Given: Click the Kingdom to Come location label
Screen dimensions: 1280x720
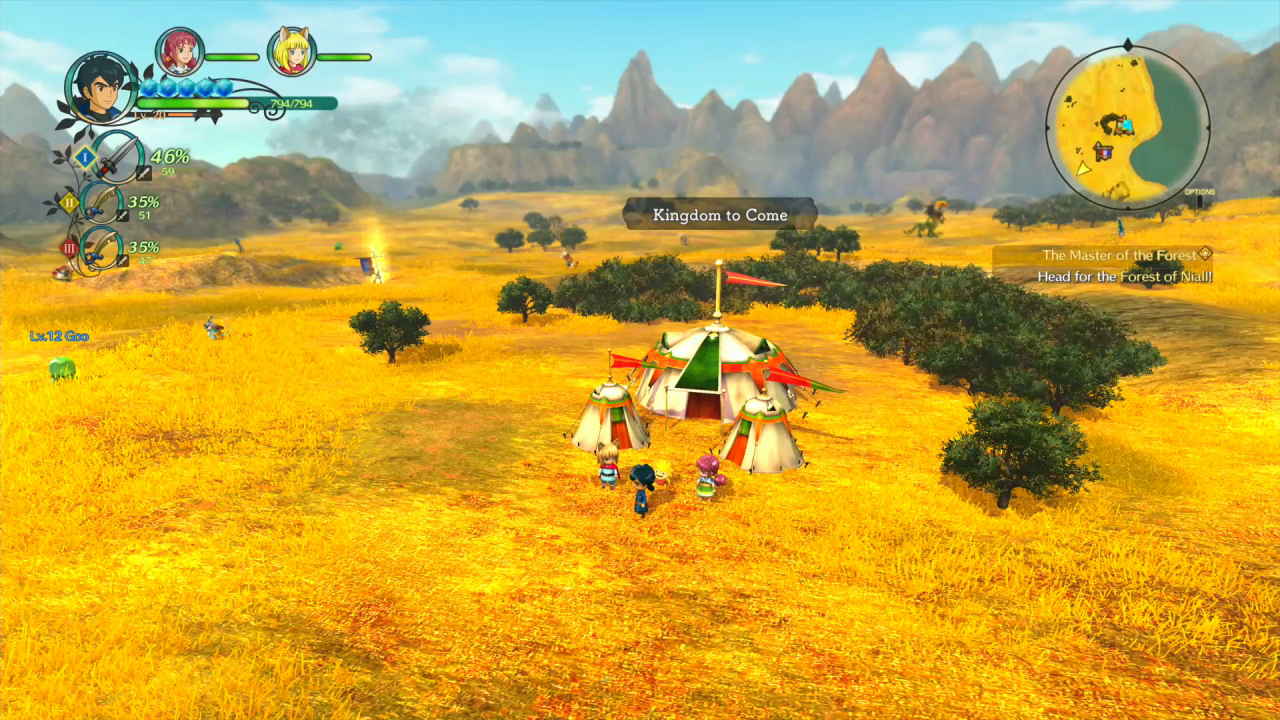Looking at the screenshot, I should tap(720, 215).
